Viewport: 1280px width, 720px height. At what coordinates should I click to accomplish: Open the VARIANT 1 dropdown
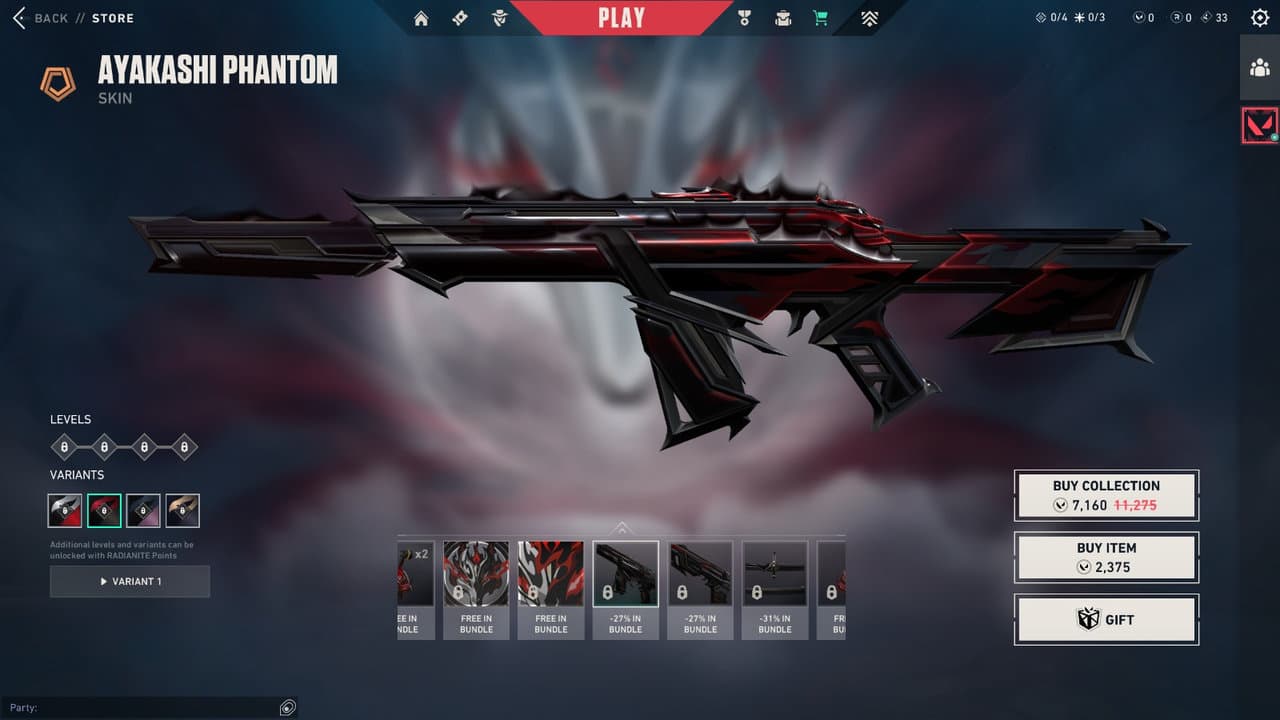129,582
